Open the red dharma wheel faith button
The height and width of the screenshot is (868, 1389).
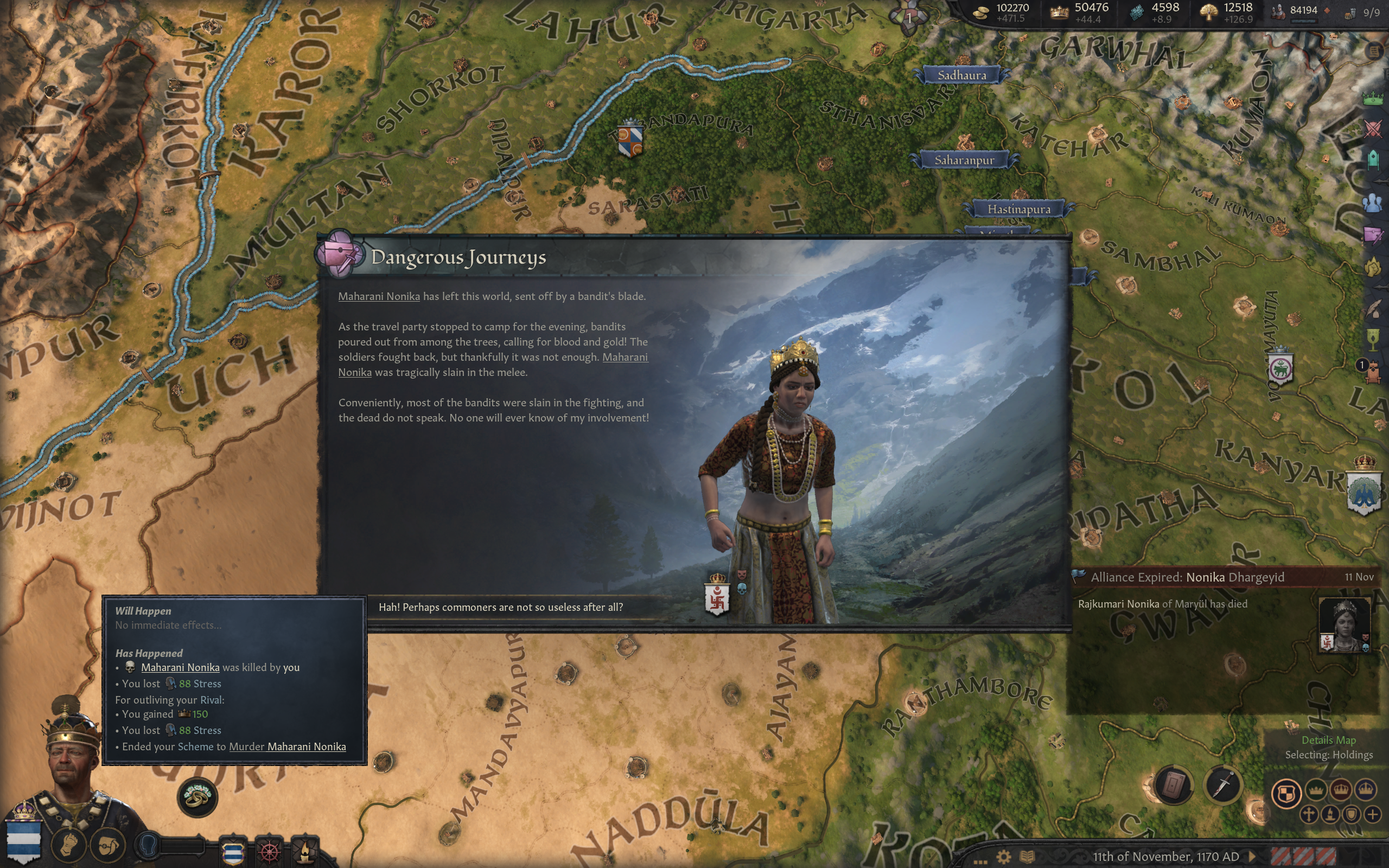pyautogui.click(x=270, y=851)
